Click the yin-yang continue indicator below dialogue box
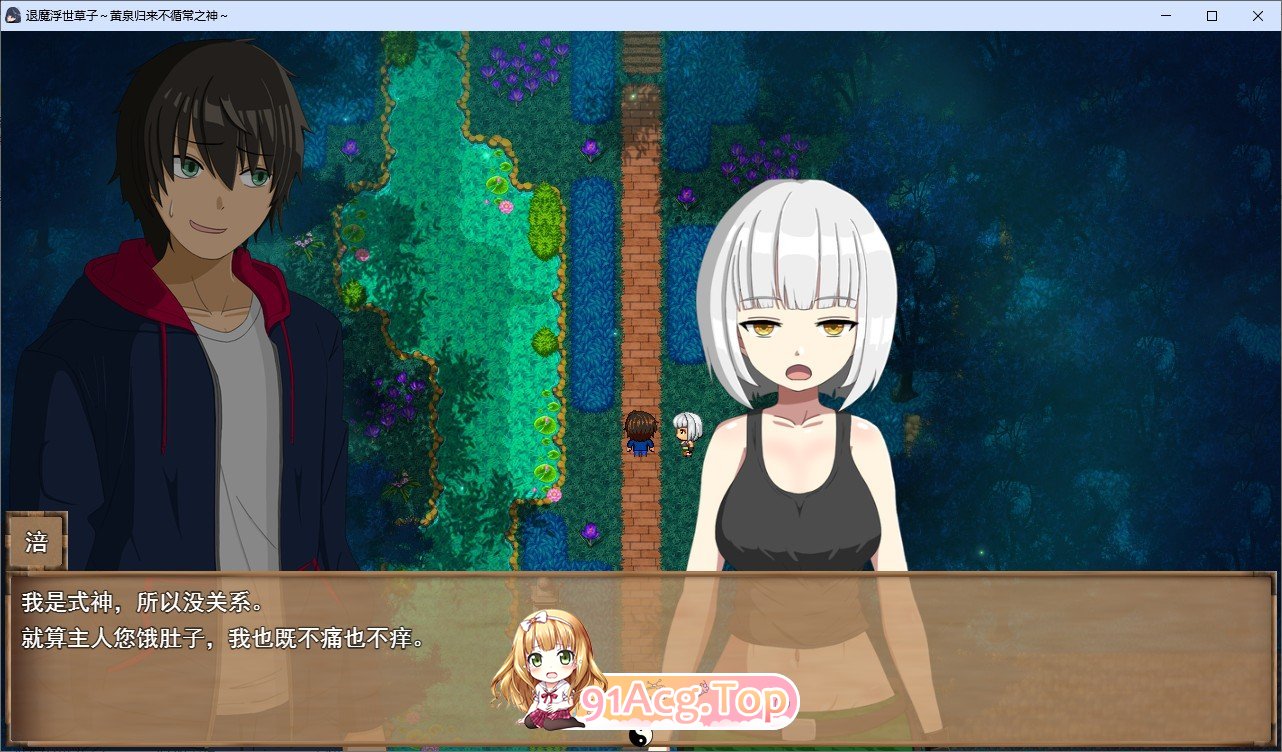Viewport: 1282px width, 752px height. tap(641, 737)
